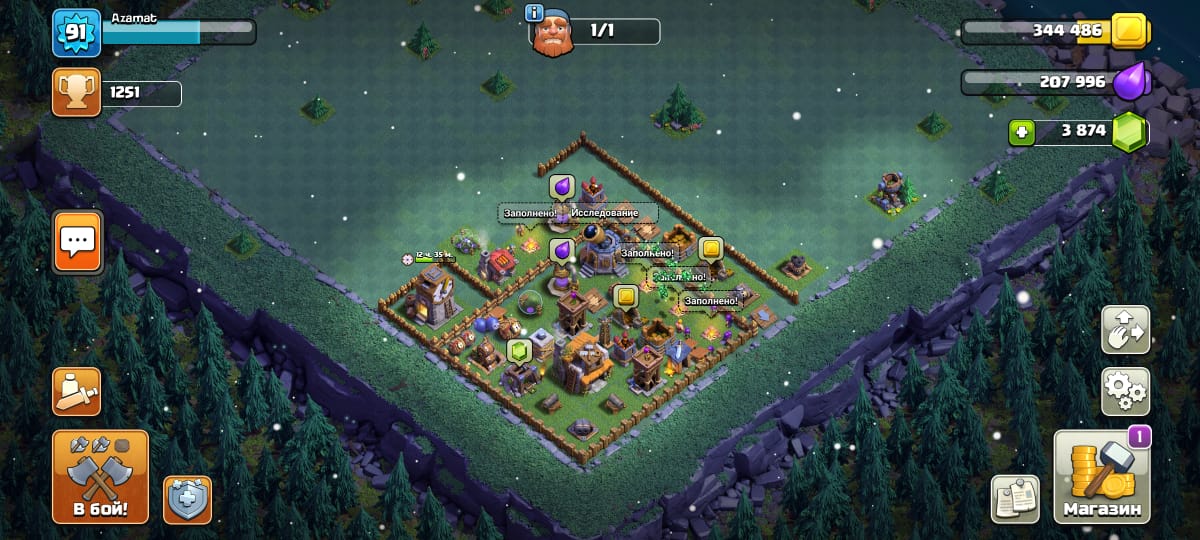Open the notes clipboard button

1015,499
